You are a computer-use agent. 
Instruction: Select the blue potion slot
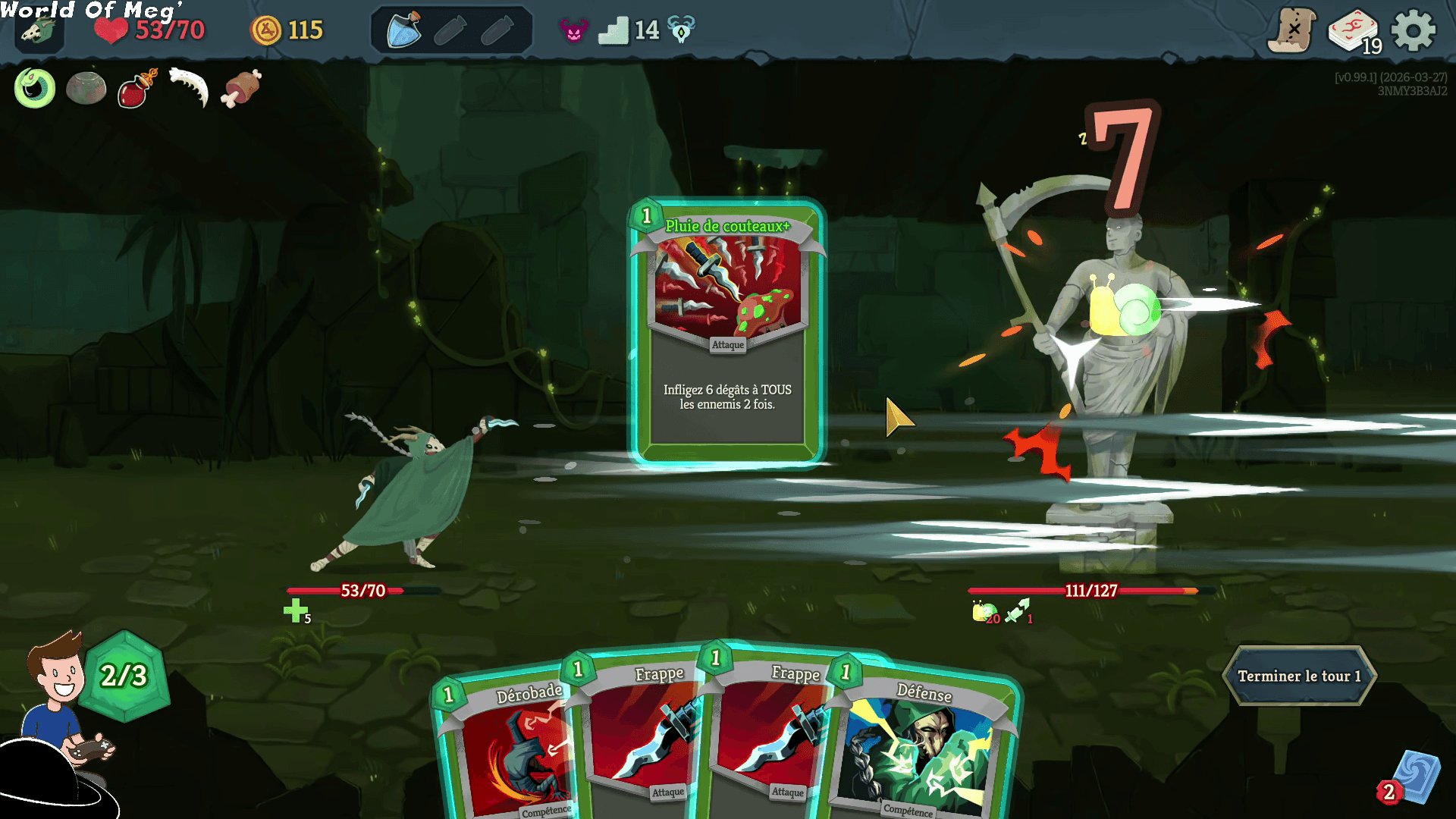click(404, 30)
